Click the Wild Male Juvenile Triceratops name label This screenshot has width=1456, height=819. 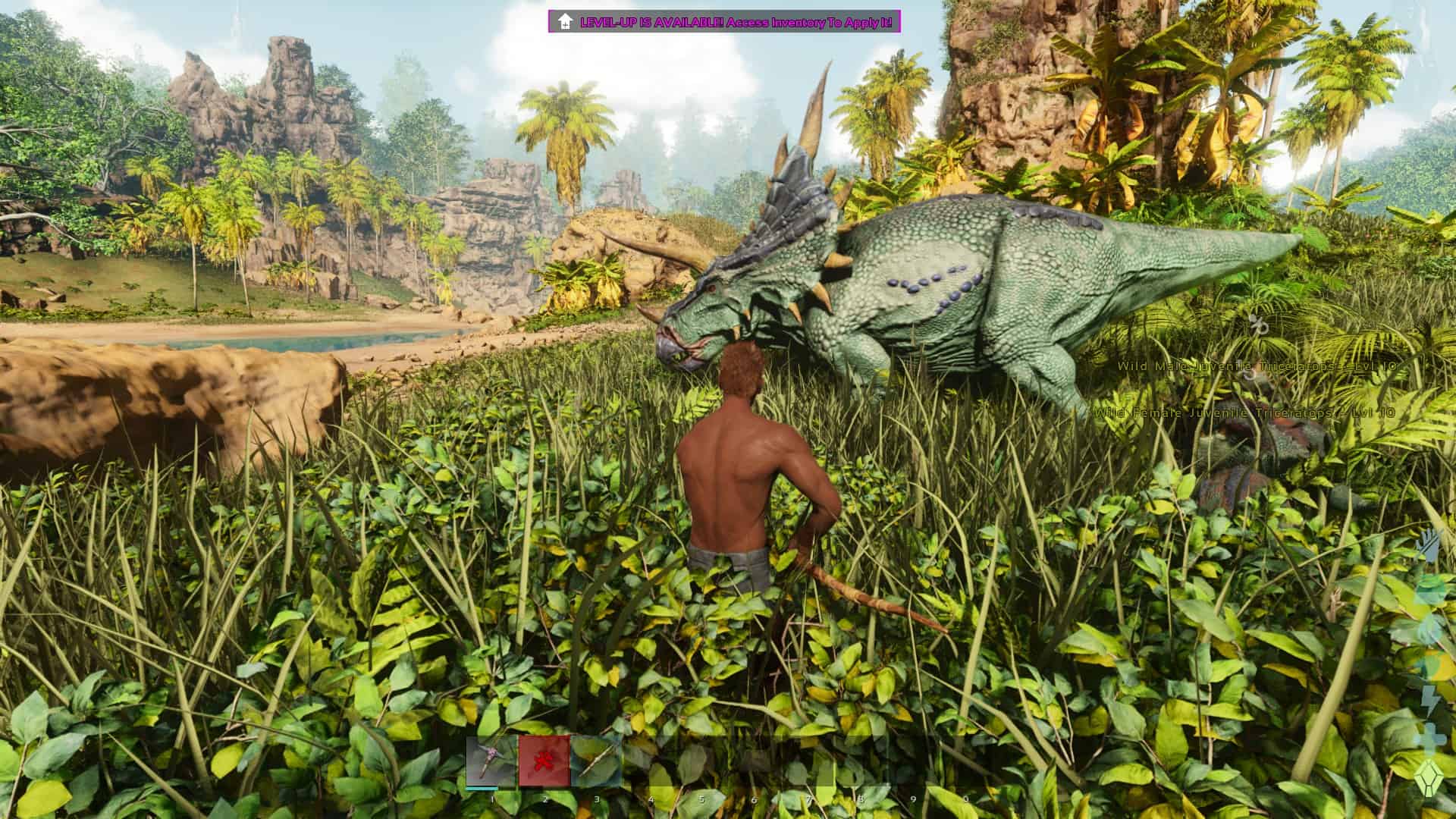1255,366
